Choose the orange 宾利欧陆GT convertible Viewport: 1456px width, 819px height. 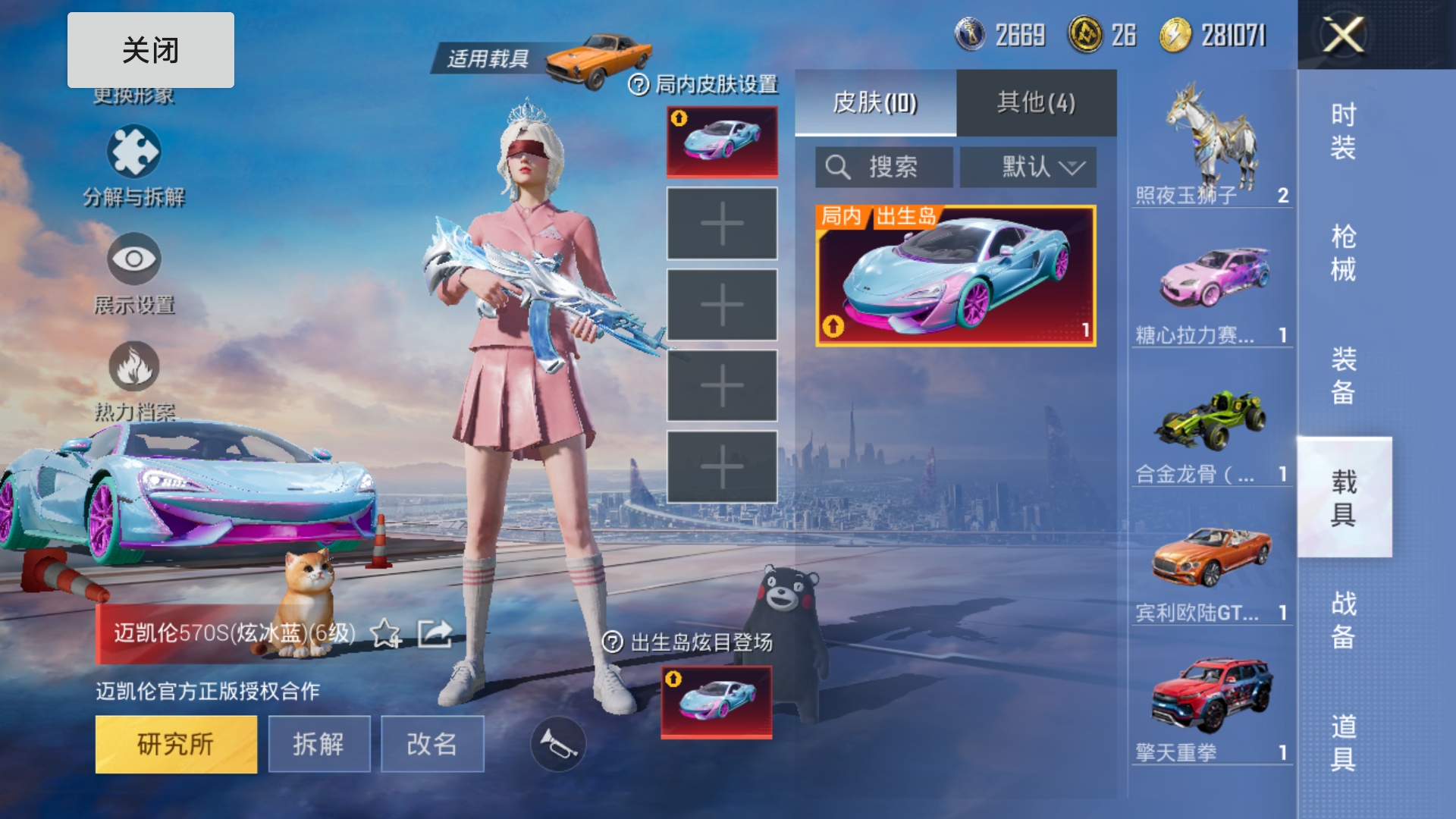tap(1211, 561)
